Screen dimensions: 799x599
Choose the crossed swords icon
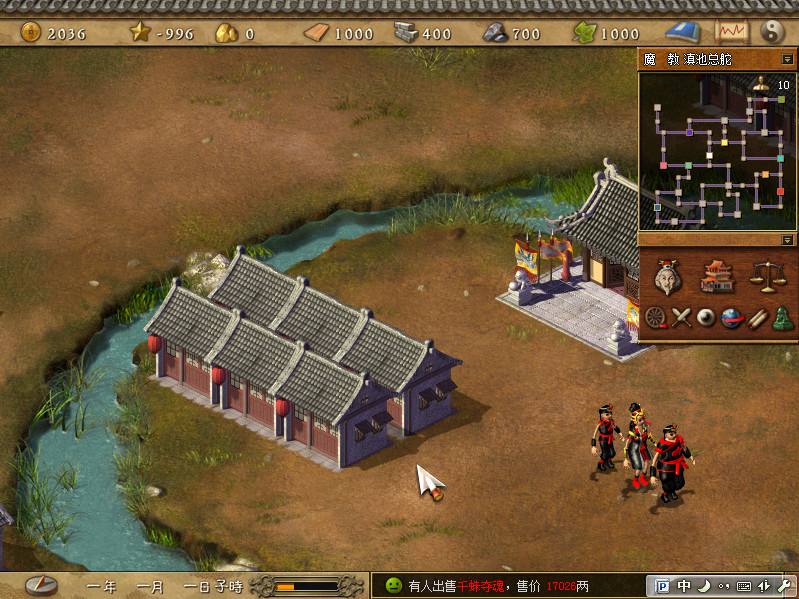681,318
